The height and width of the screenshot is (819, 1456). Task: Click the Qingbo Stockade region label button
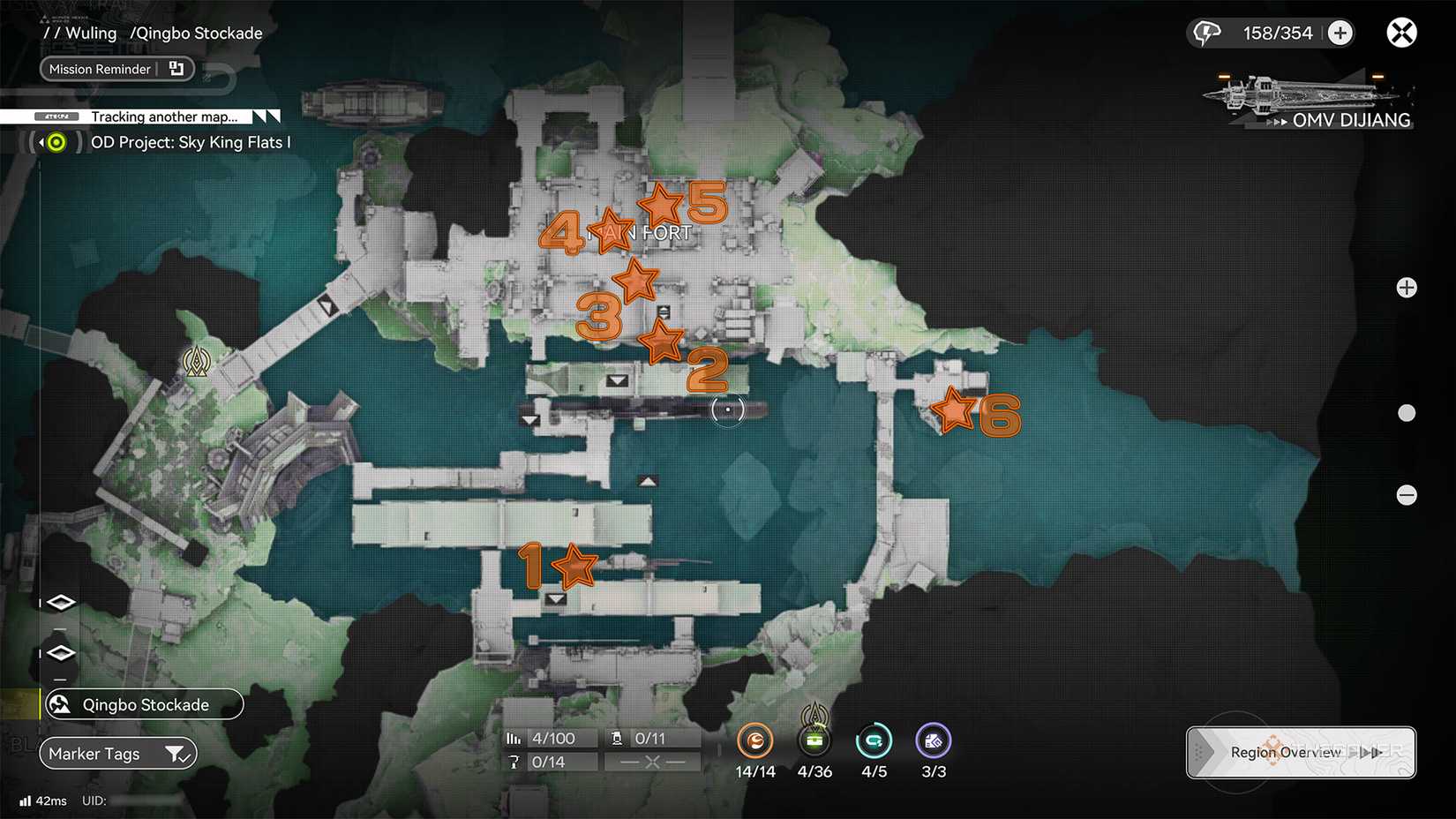(144, 704)
